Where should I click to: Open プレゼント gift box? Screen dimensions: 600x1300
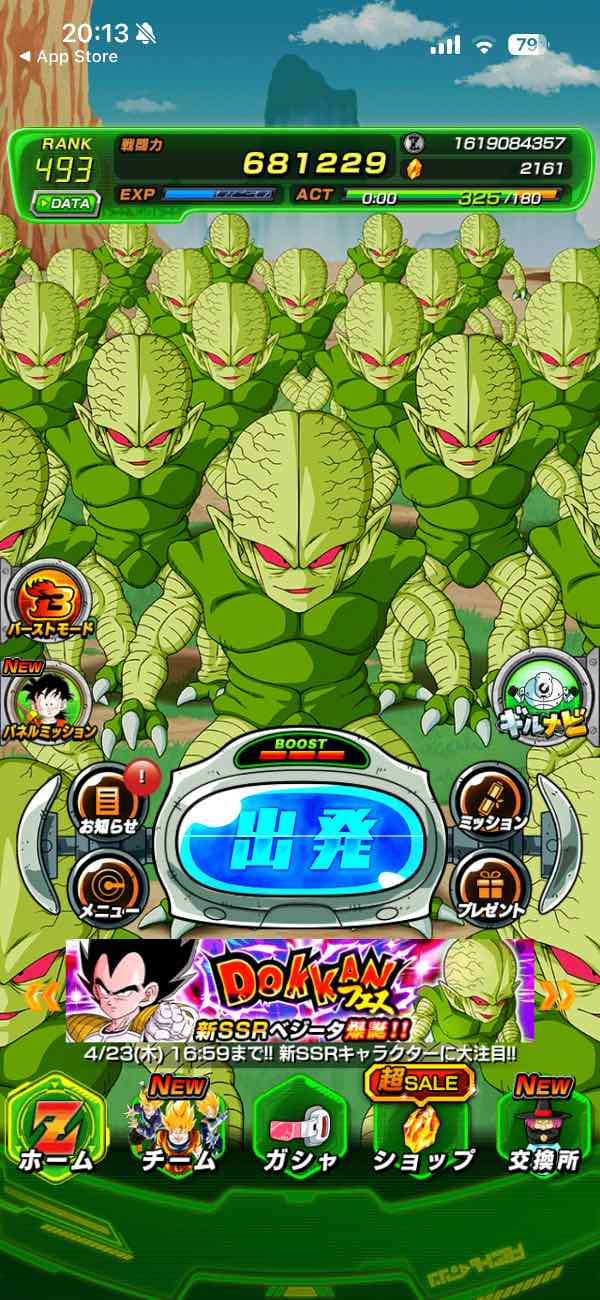pyautogui.click(x=490, y=885)
